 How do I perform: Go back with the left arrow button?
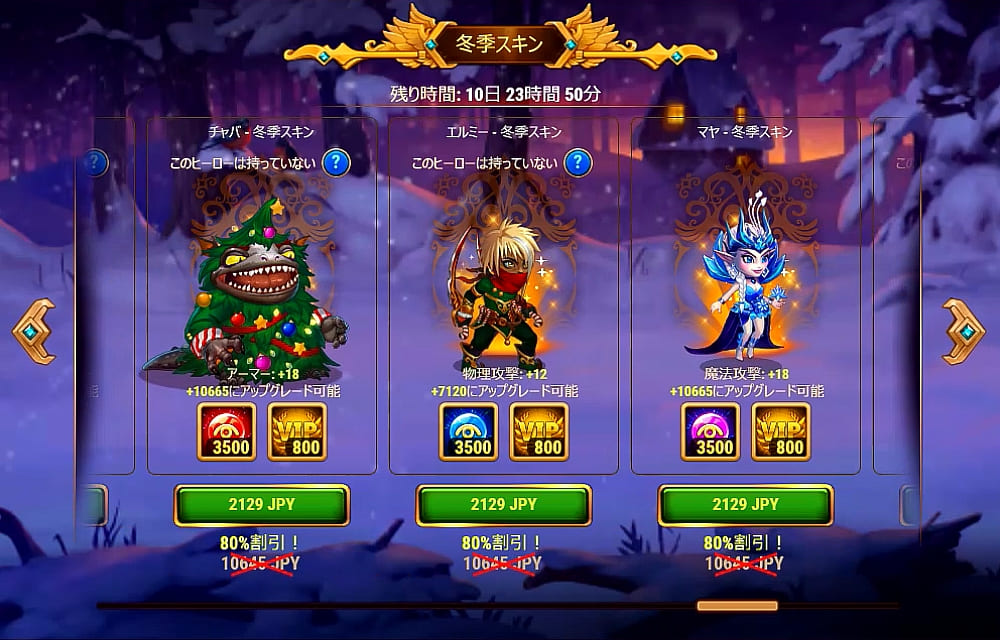pos(33,331)
